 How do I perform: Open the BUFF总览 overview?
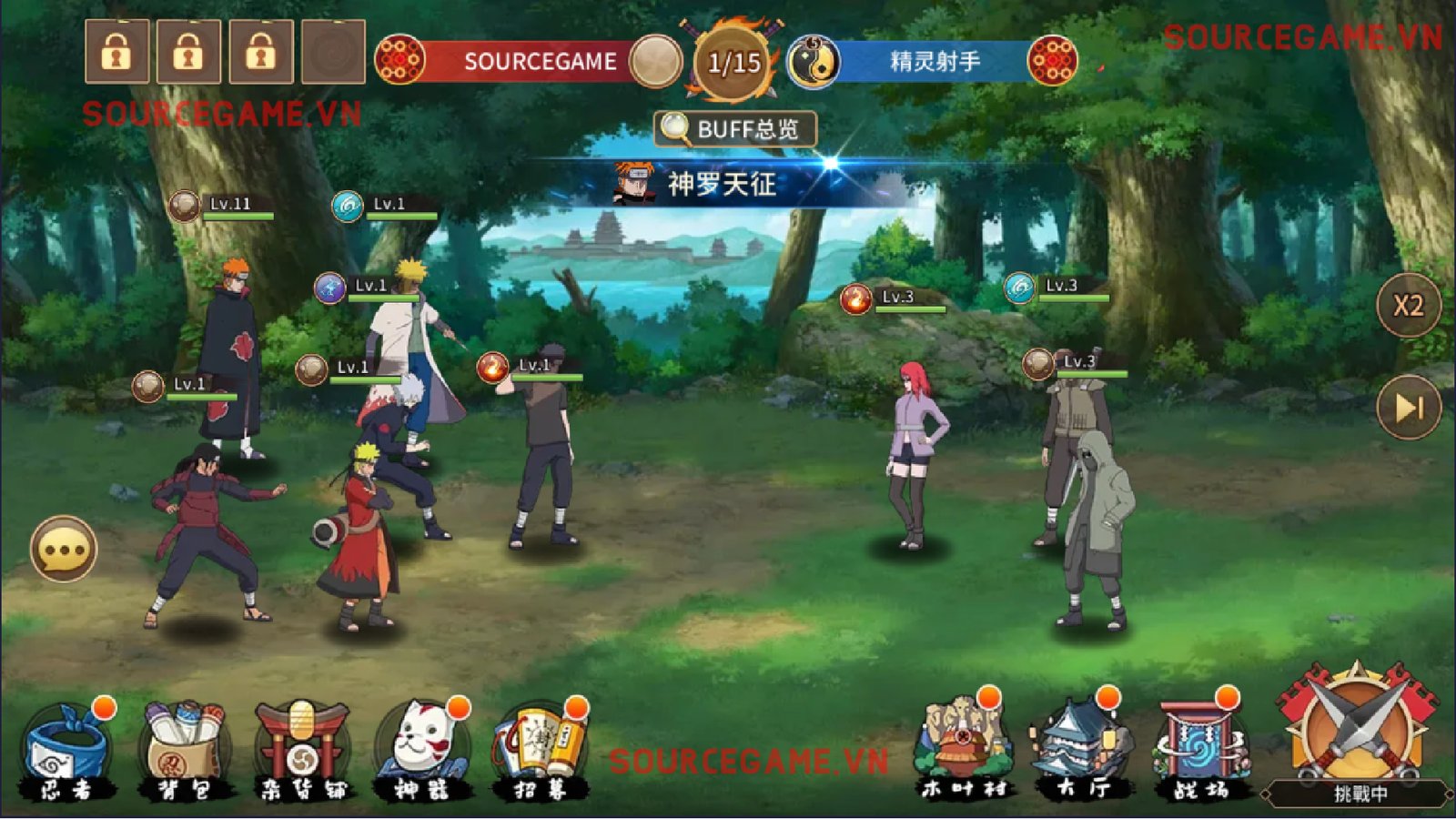pyautogui.click(x=735, y=129)
